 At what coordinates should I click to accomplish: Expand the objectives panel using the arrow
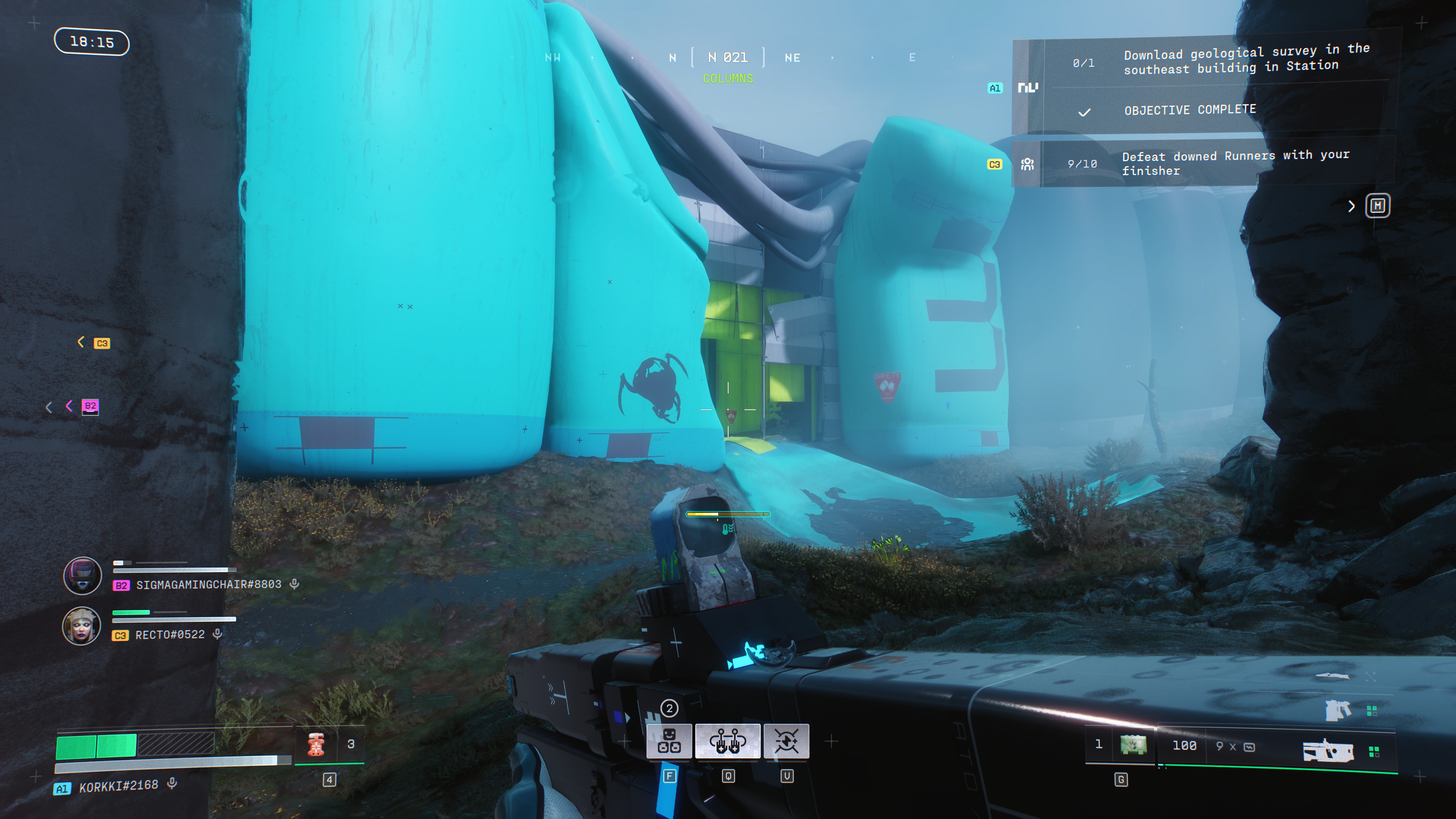point(1351,206)
